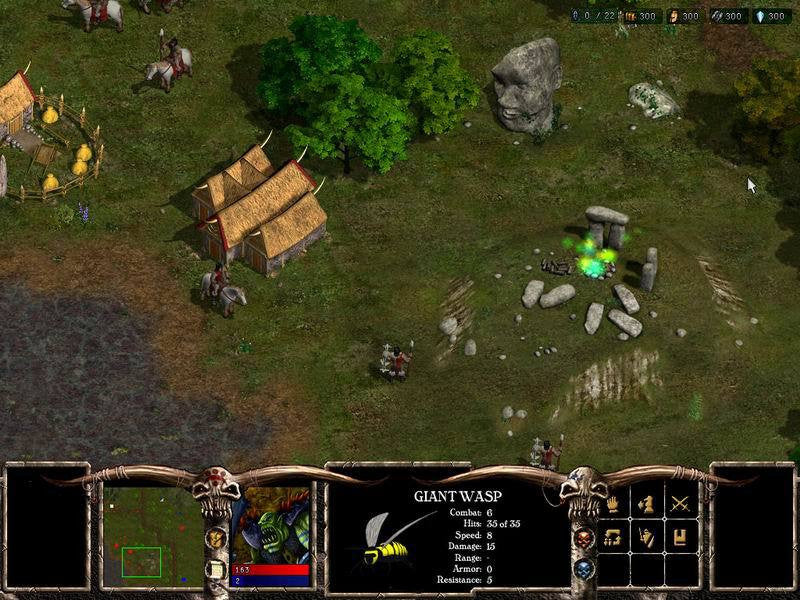Choose the castle tower guard command
The width and height of the screenshot is (800, 600).
coord(680,538)
